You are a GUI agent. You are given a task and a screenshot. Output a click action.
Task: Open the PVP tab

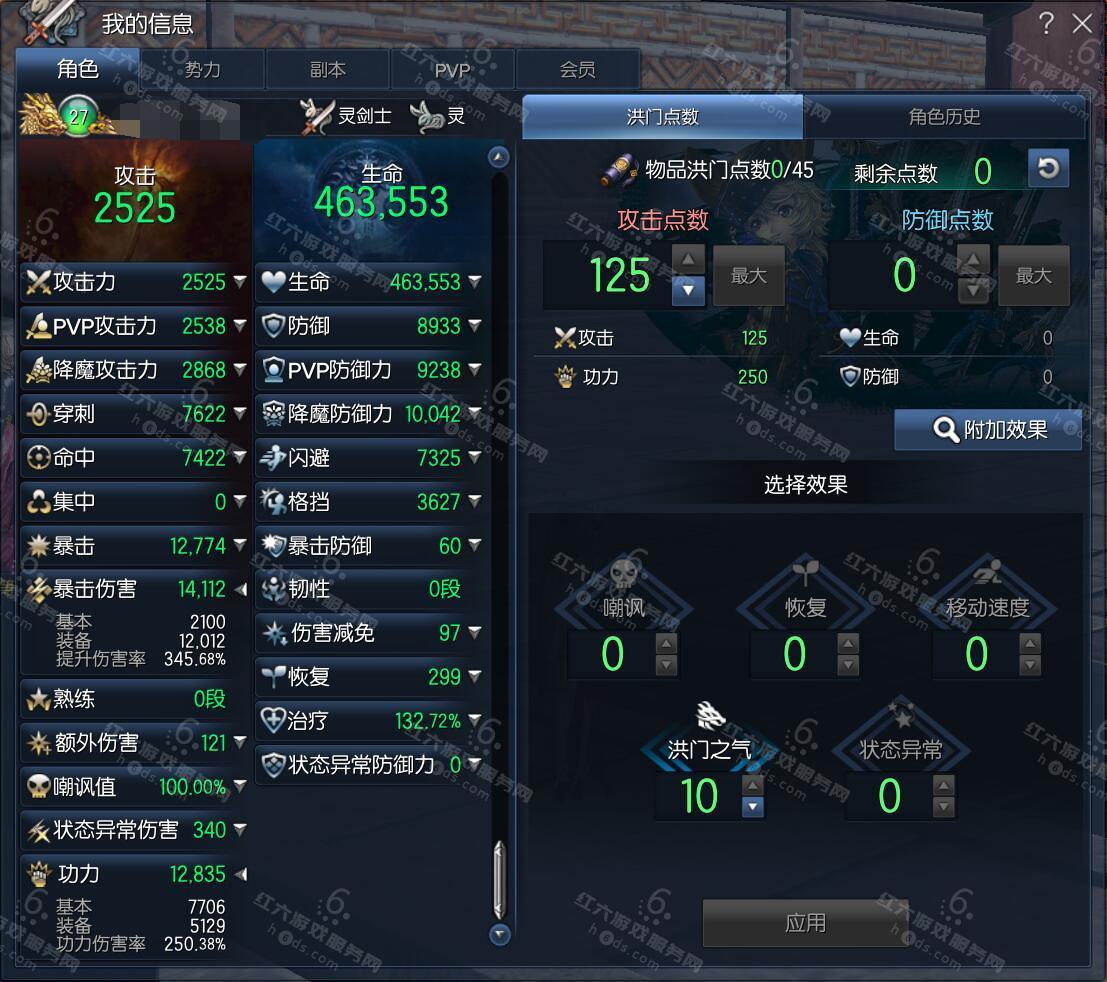452,70
